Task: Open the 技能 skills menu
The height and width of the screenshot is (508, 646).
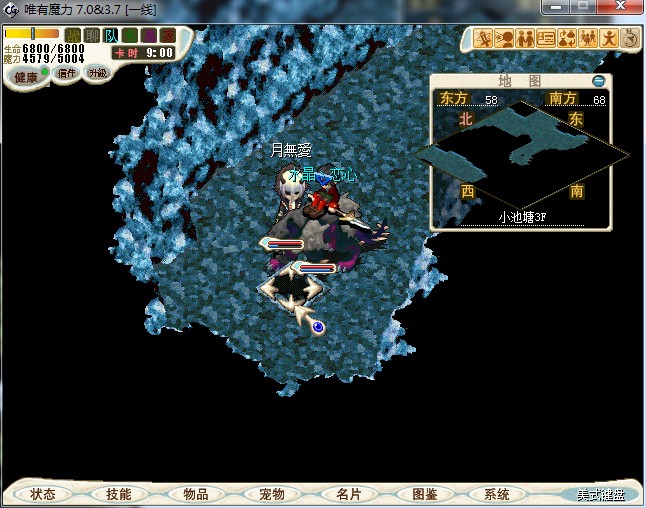Action: click(118, 494)
